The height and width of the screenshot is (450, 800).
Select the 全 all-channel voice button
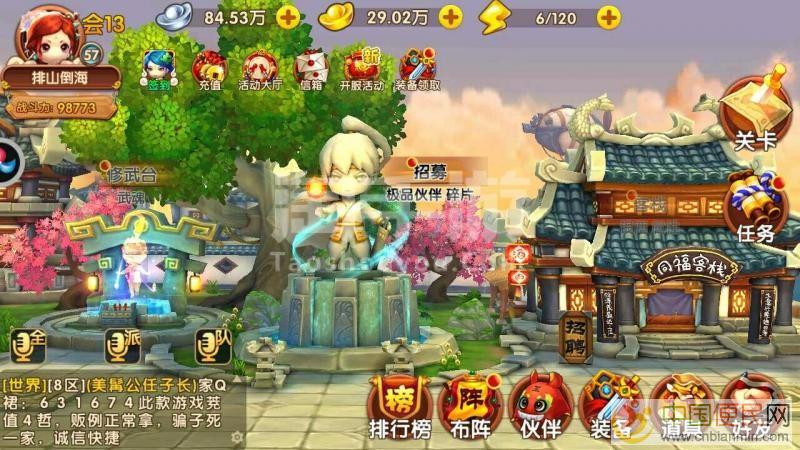click(28, 342)
